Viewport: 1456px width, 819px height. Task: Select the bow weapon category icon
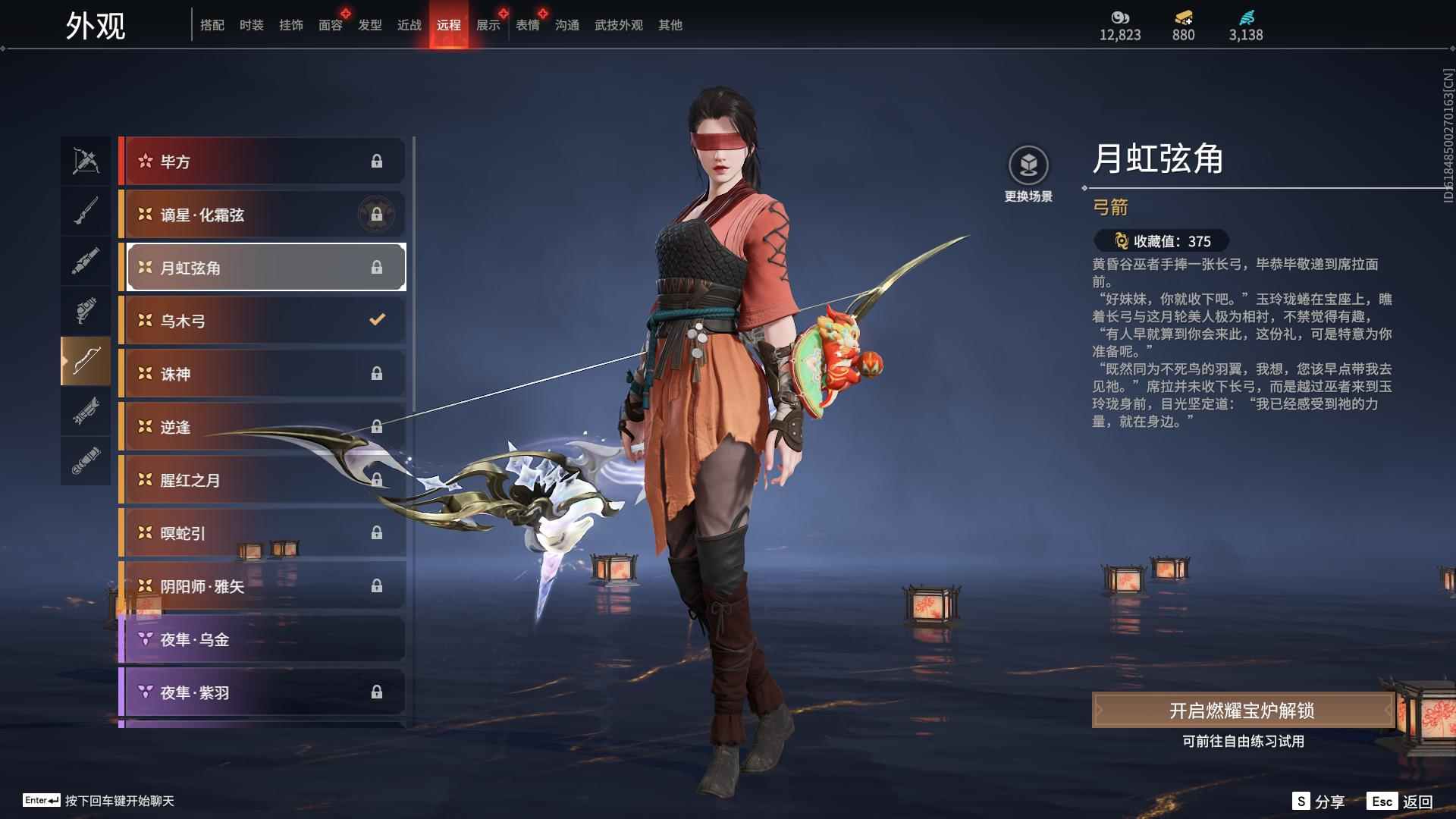(86, 362)
